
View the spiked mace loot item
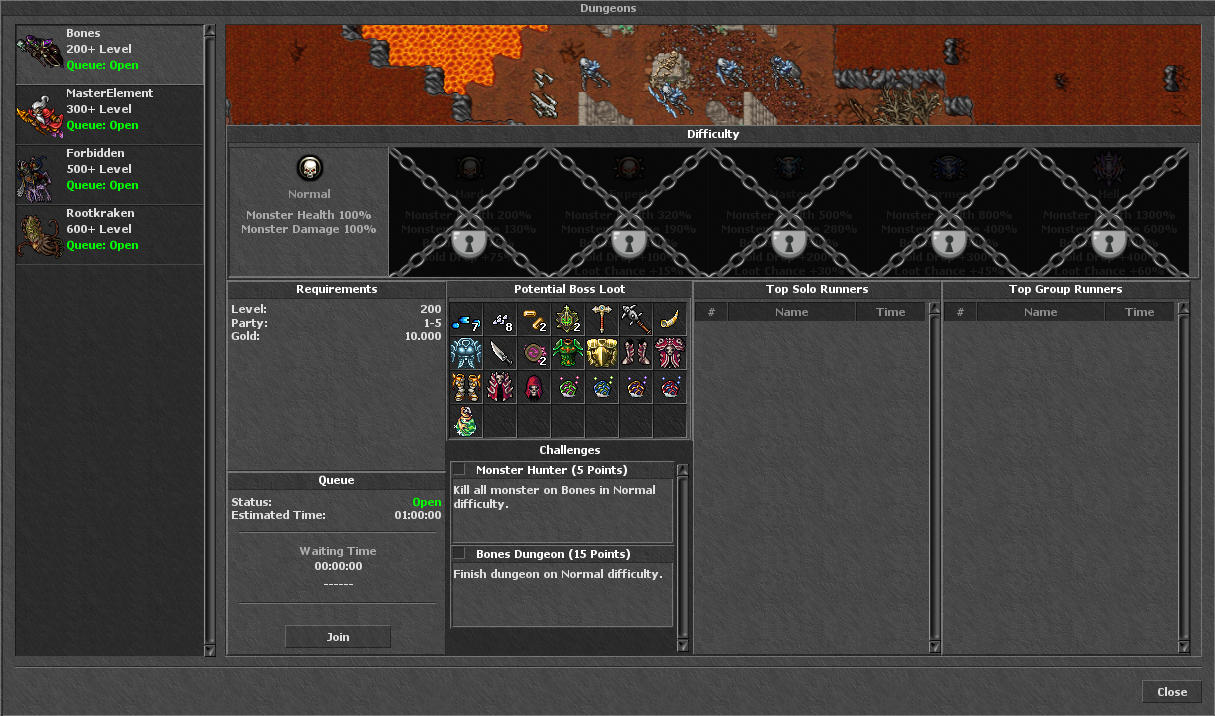tap(636, 320)
